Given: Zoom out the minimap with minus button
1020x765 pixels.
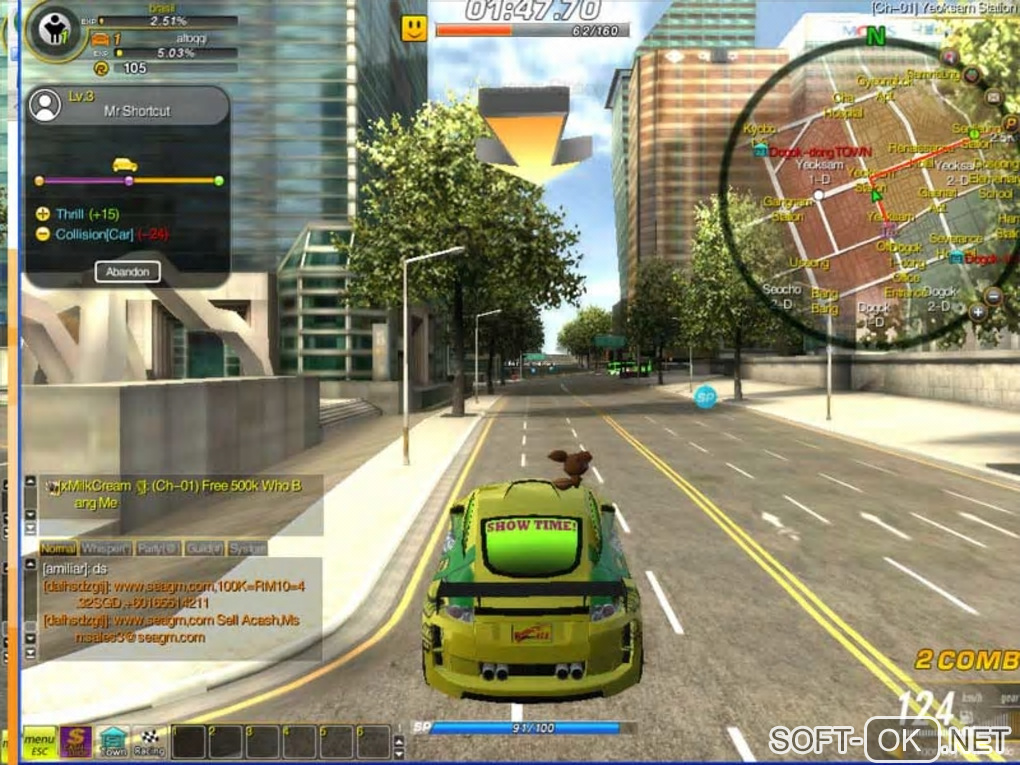Looking at the screenshot, I should click(x=993, y=296).
